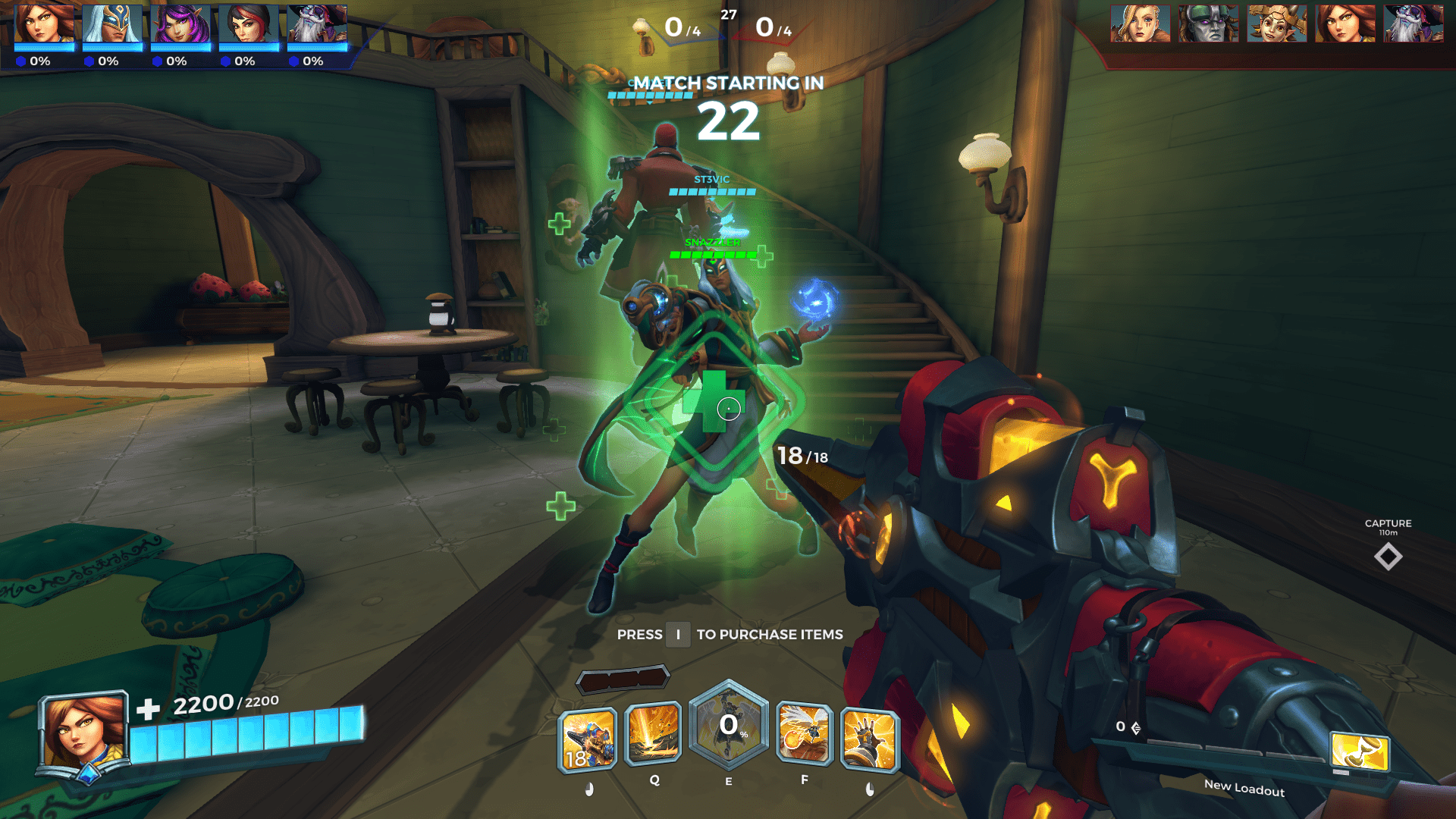Screen dimensions: 1456x819
Task: Click the hexagonal E ultimate icon at 0%
Action: 728,730
